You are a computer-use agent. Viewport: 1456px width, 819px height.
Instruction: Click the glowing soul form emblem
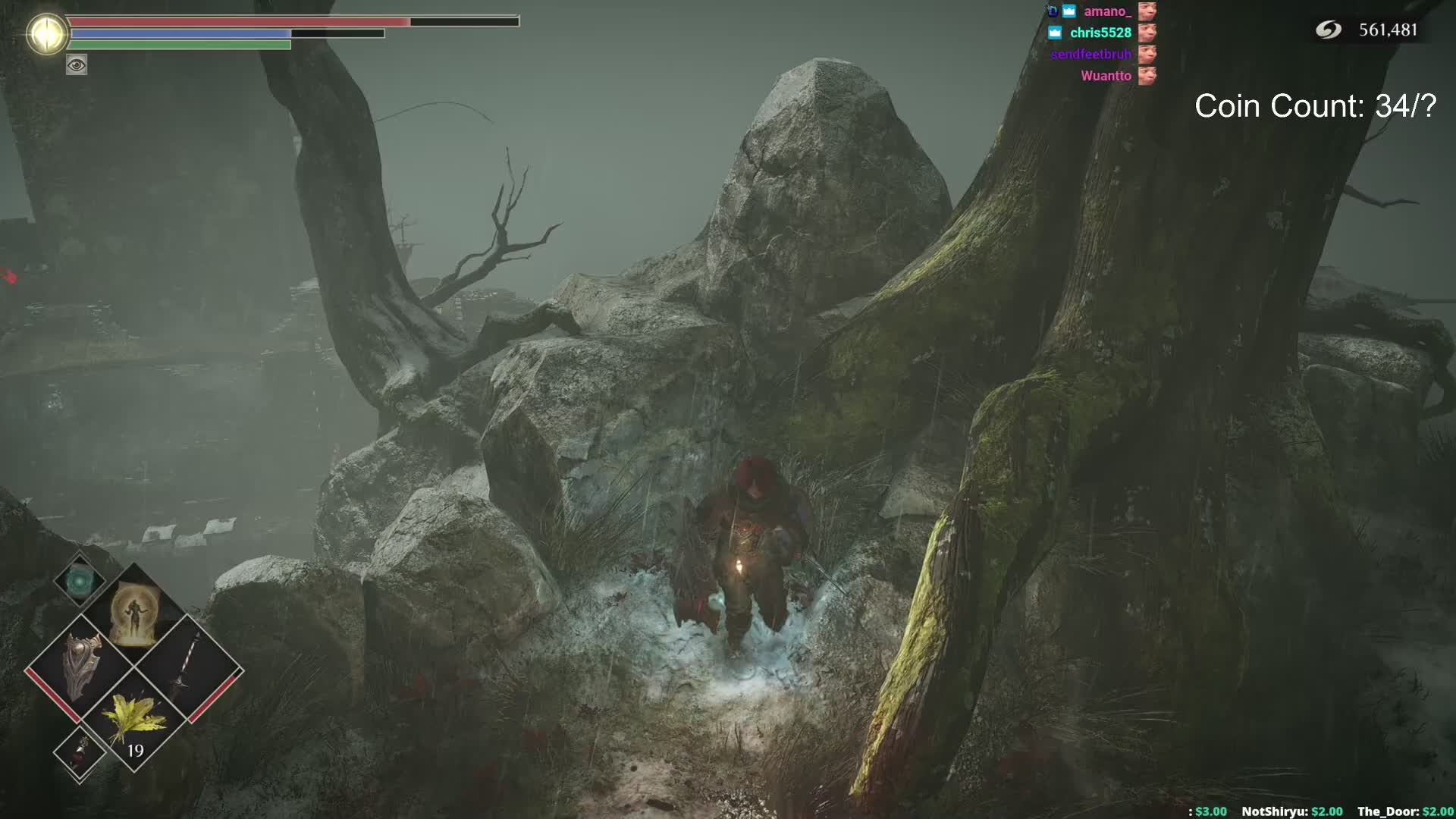coord(47,34)
